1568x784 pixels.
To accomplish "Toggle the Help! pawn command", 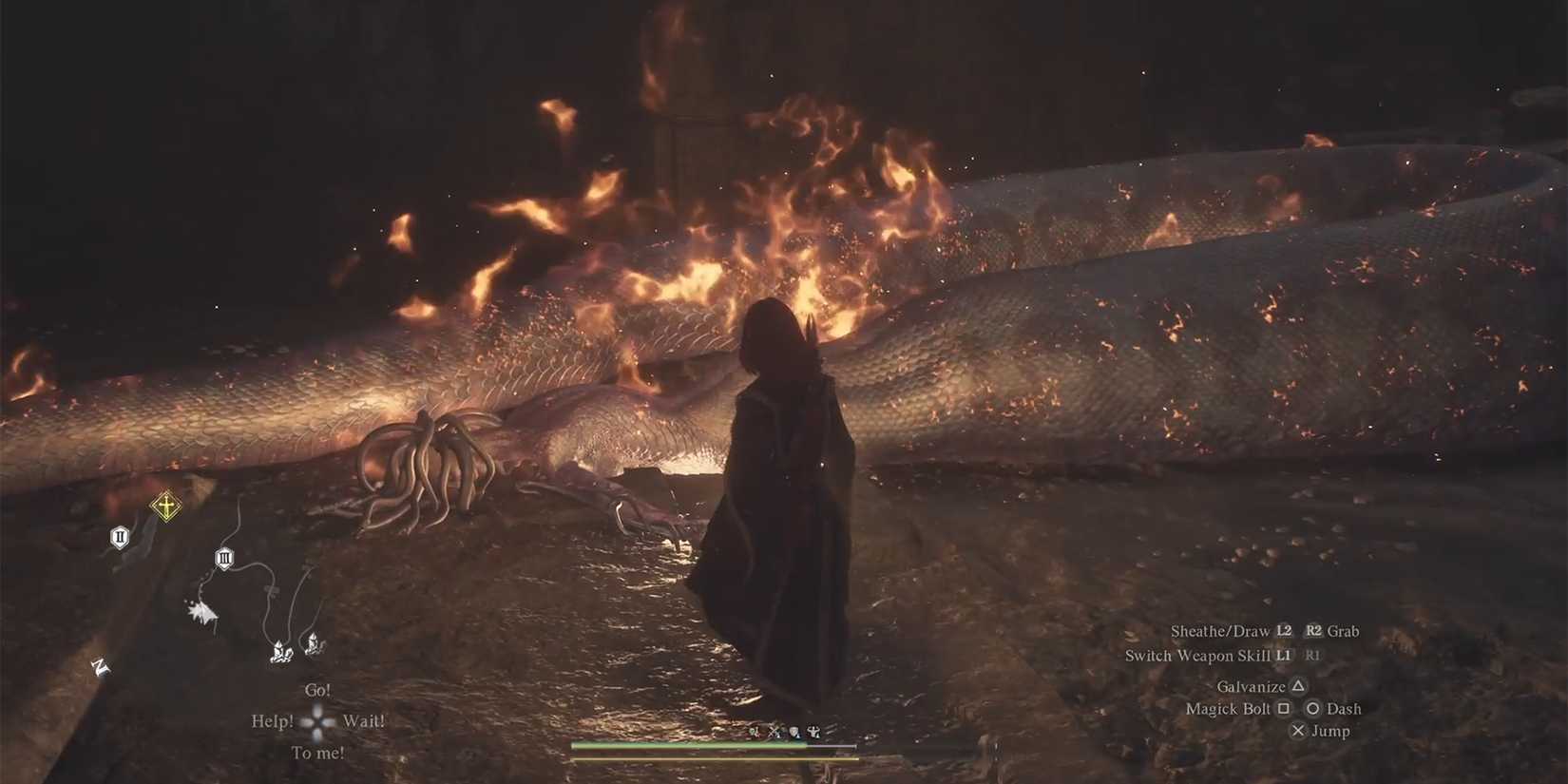I will pos(272,720).
